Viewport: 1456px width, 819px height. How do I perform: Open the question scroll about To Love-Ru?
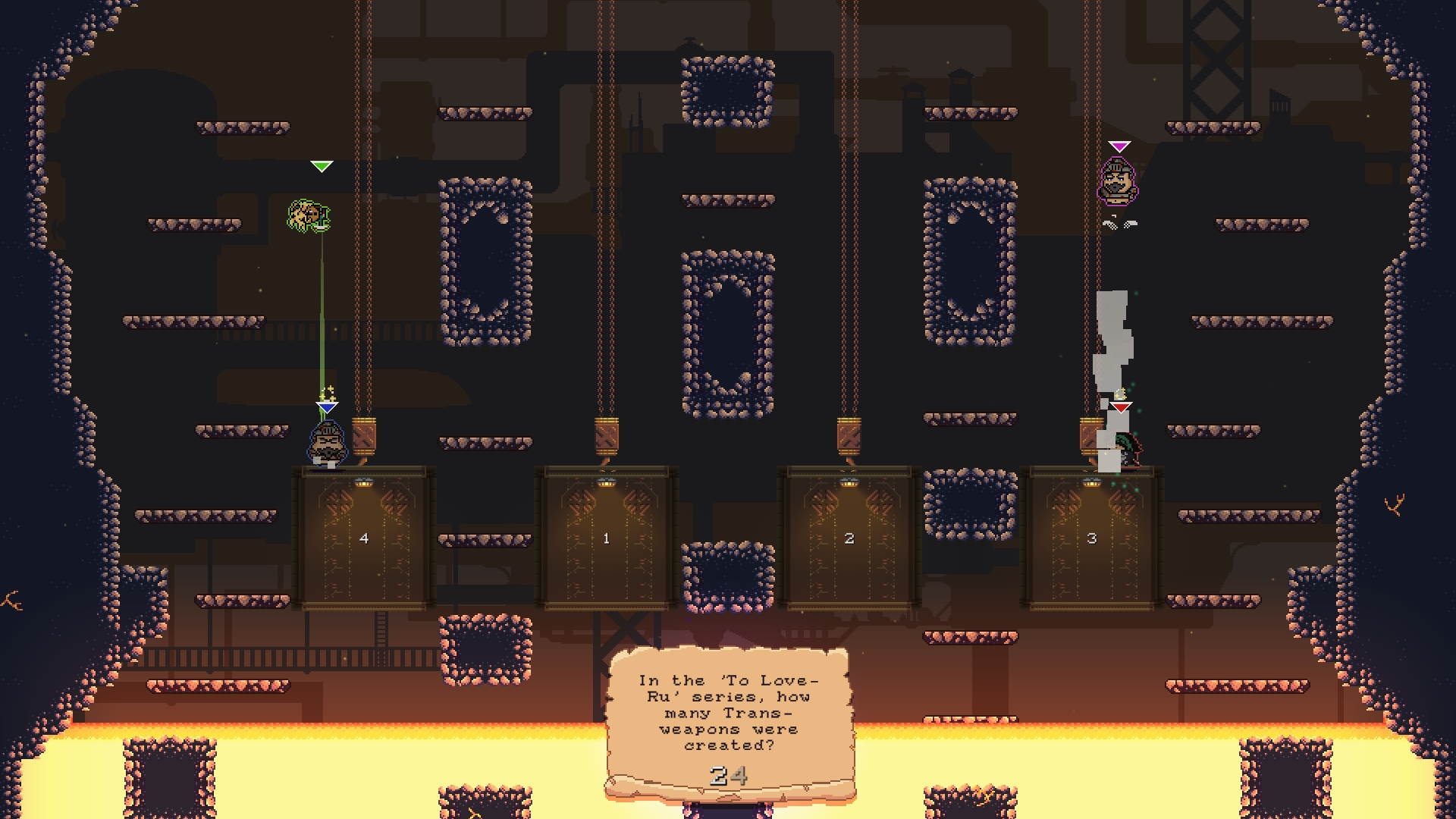(728, 713)
